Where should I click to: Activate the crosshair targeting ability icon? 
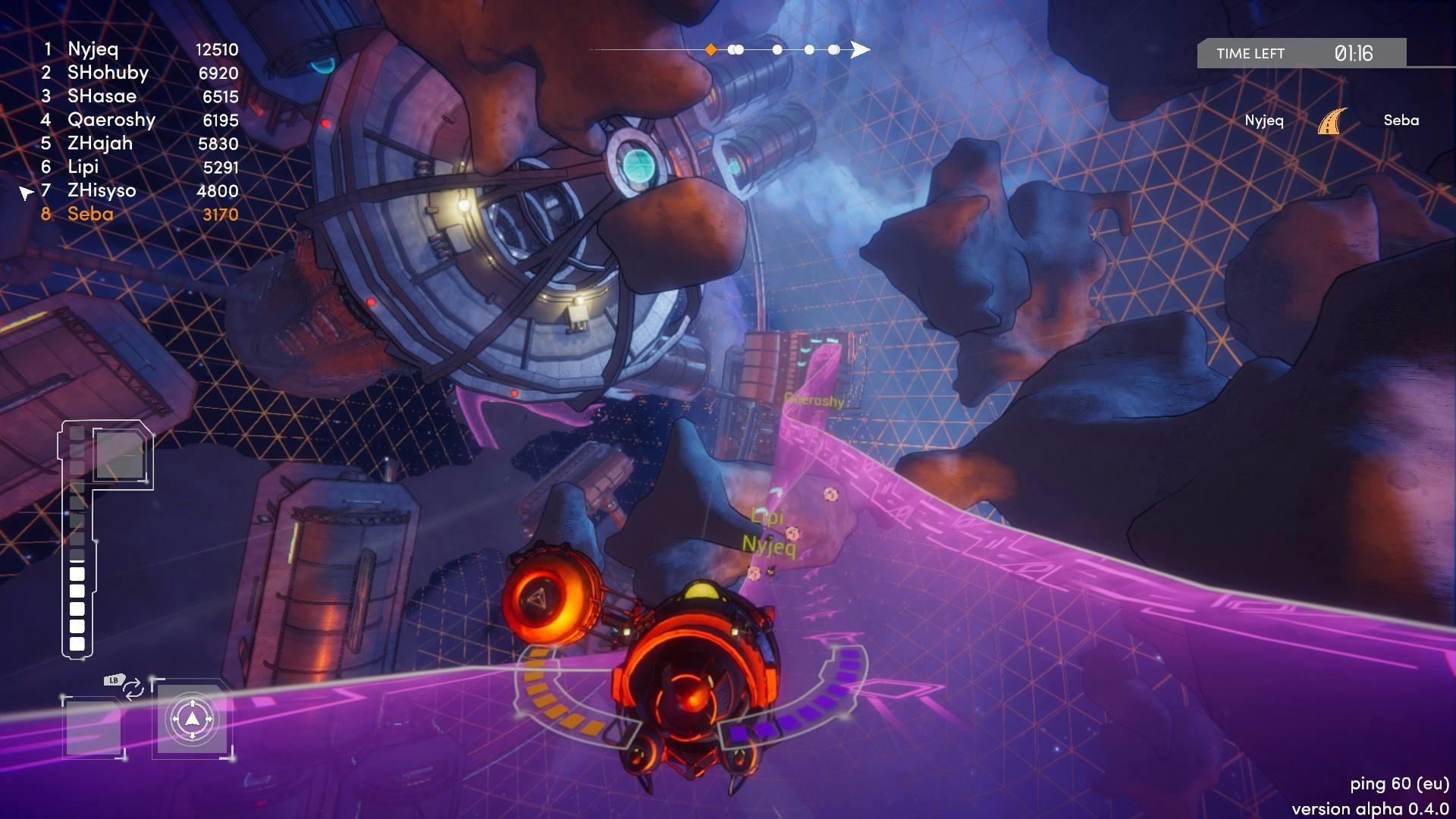click(192, 719)
